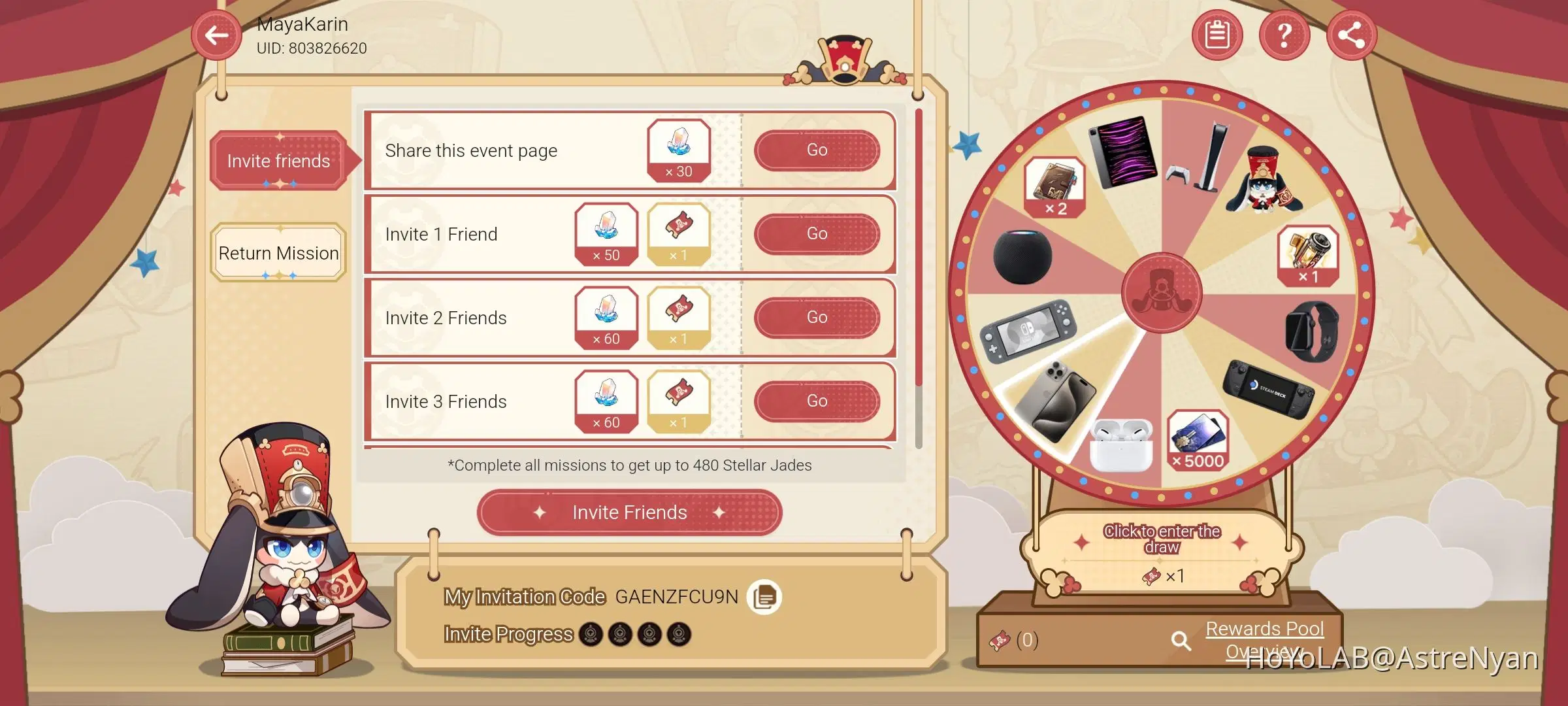Open the rewards search magnifier icon
Image resolution: width=1568 pixels, height=706 pixels.
tap(1180, 641)
